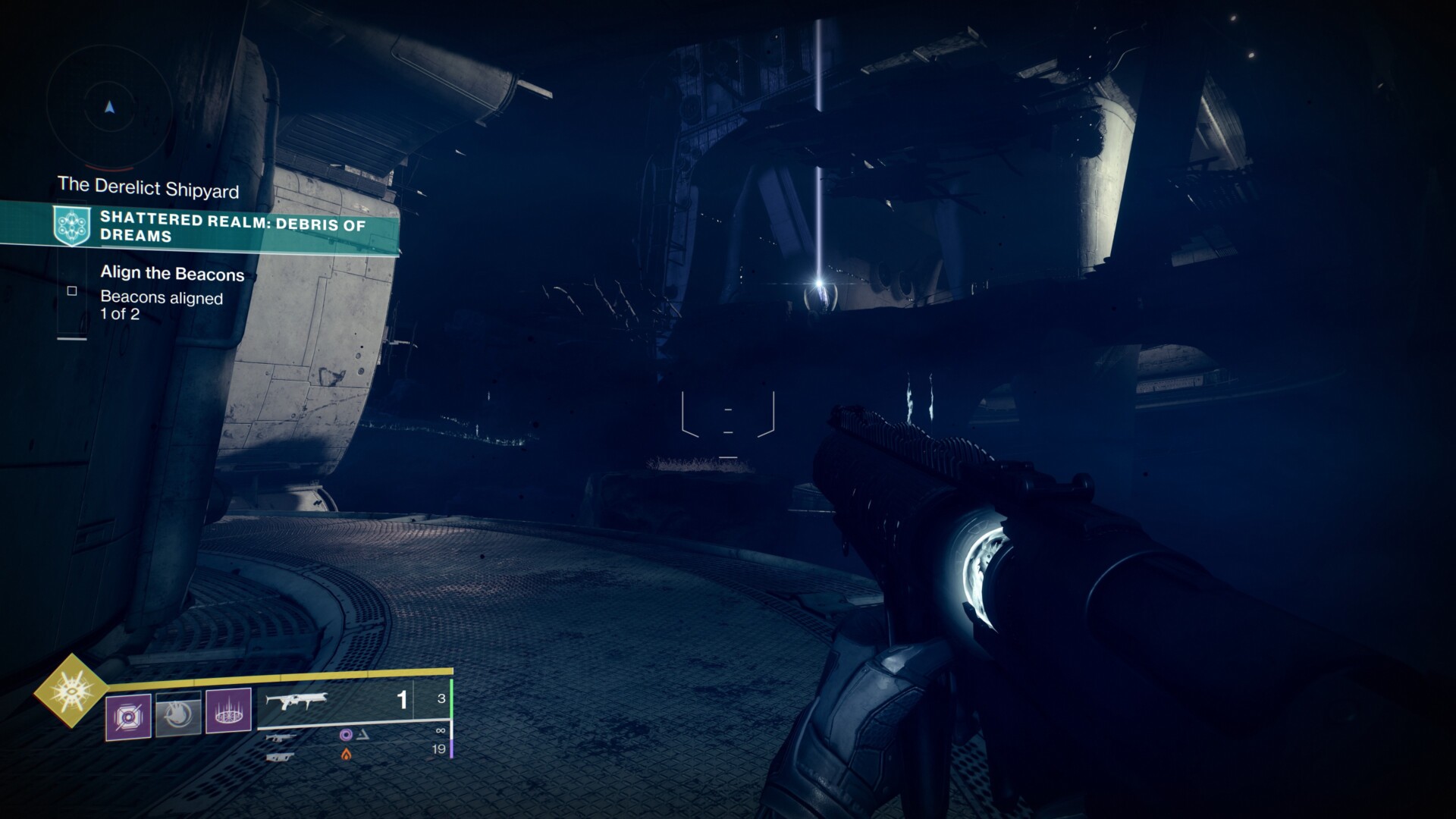This screenshot has width=1456, height=819.
Task: Use the purple grenade ability icon
Action: (128, 716)
